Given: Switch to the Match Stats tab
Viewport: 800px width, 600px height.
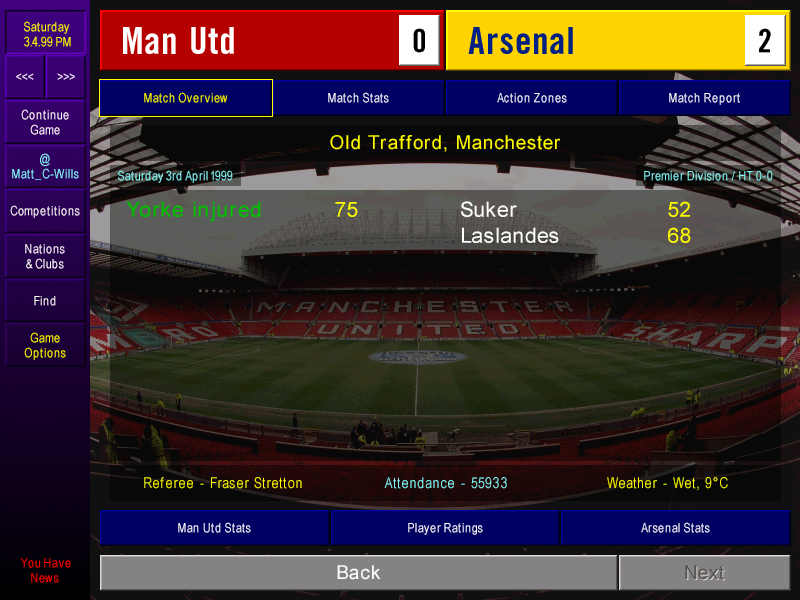Looking at the screenshot, I should point(358,98).
